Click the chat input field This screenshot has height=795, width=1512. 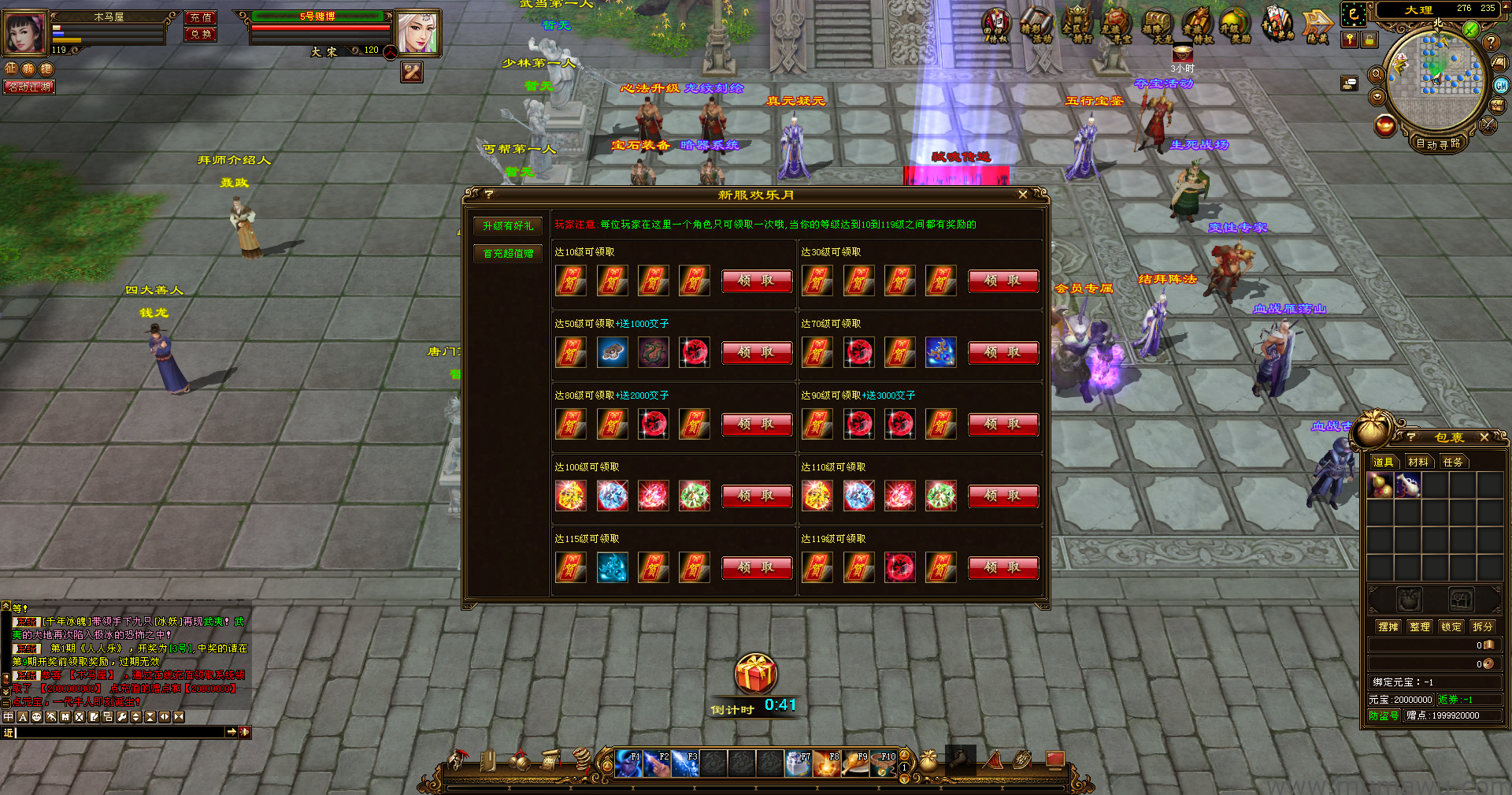118,733
